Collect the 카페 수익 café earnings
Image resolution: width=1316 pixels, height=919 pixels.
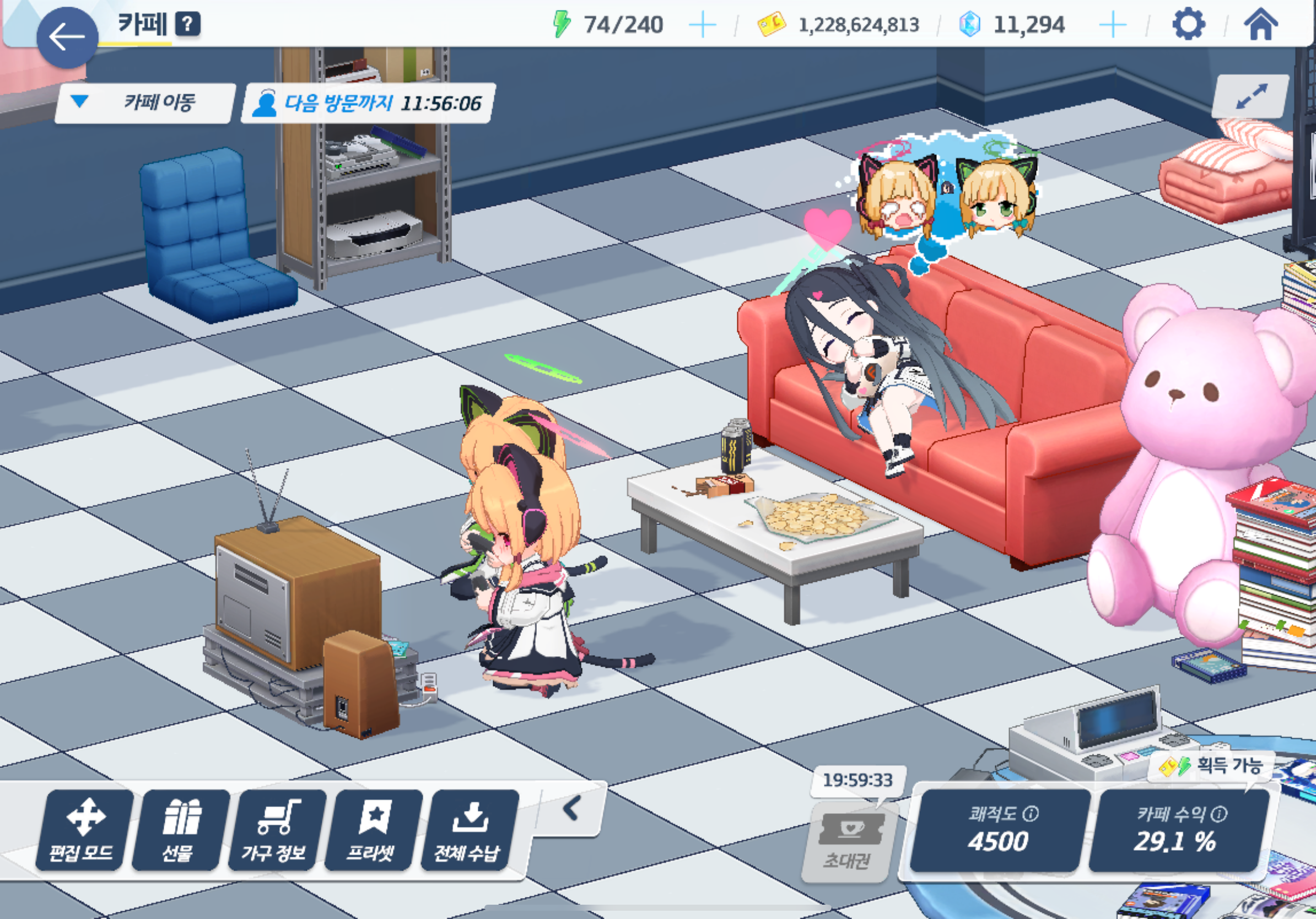pos(1178,830)
